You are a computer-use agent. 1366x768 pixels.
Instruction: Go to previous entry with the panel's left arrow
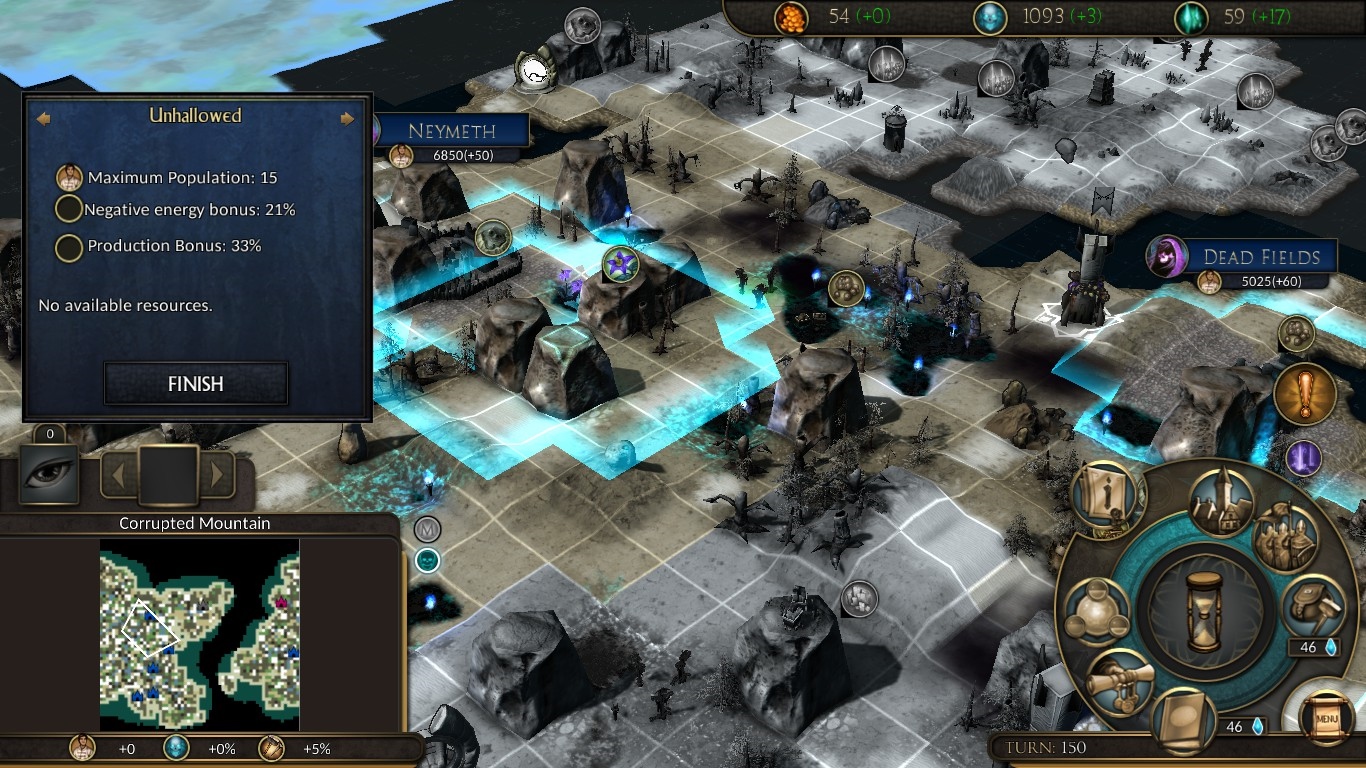pyautogui.click(x=43, y=118)
